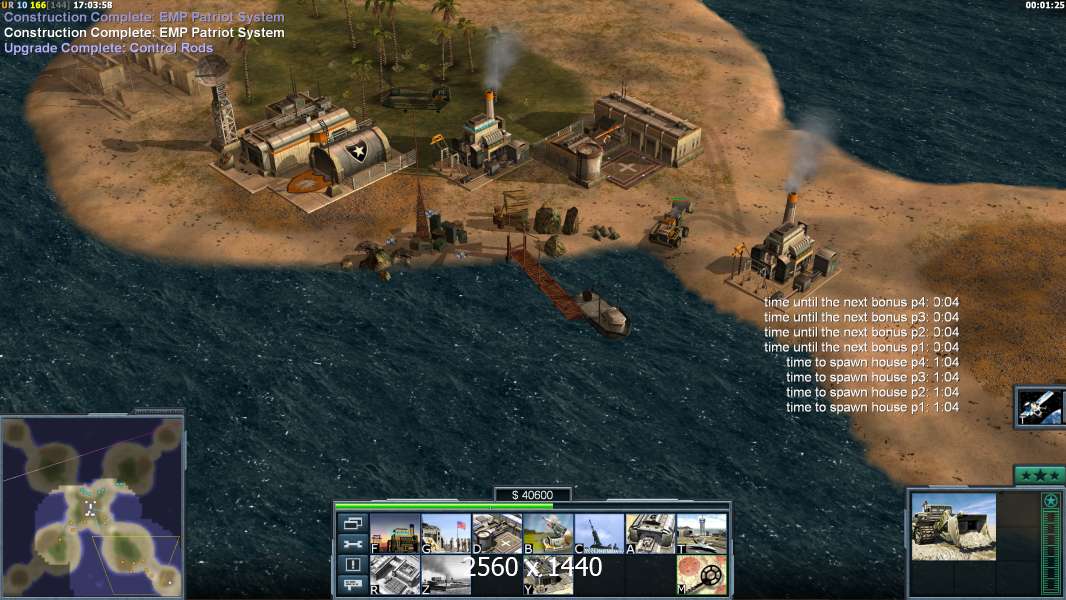Click the overlapping windows button in command bar

tap(352, 523)
